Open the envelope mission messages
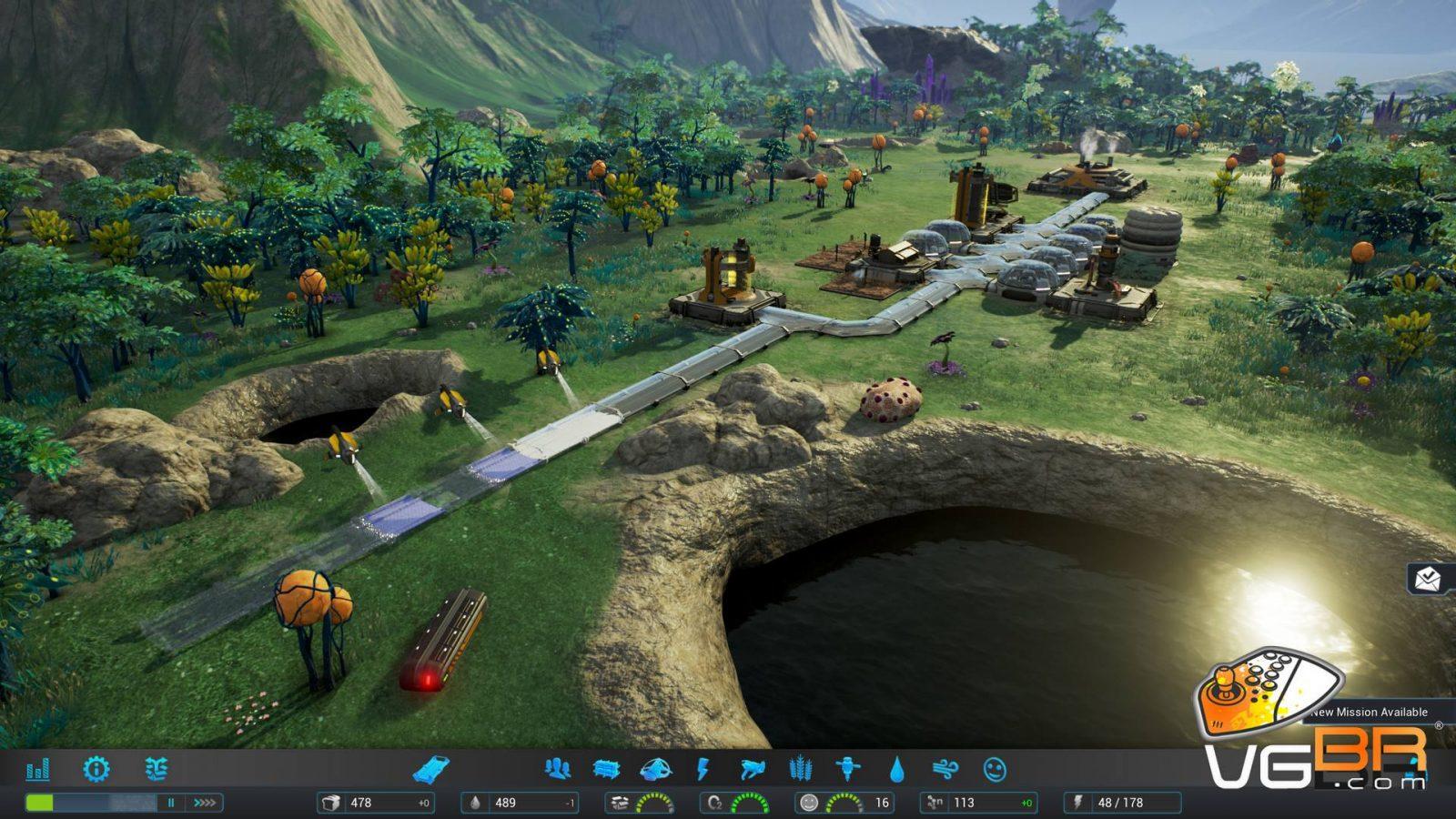This screenshot has height=819, width=1456. tap(1428, 577)
